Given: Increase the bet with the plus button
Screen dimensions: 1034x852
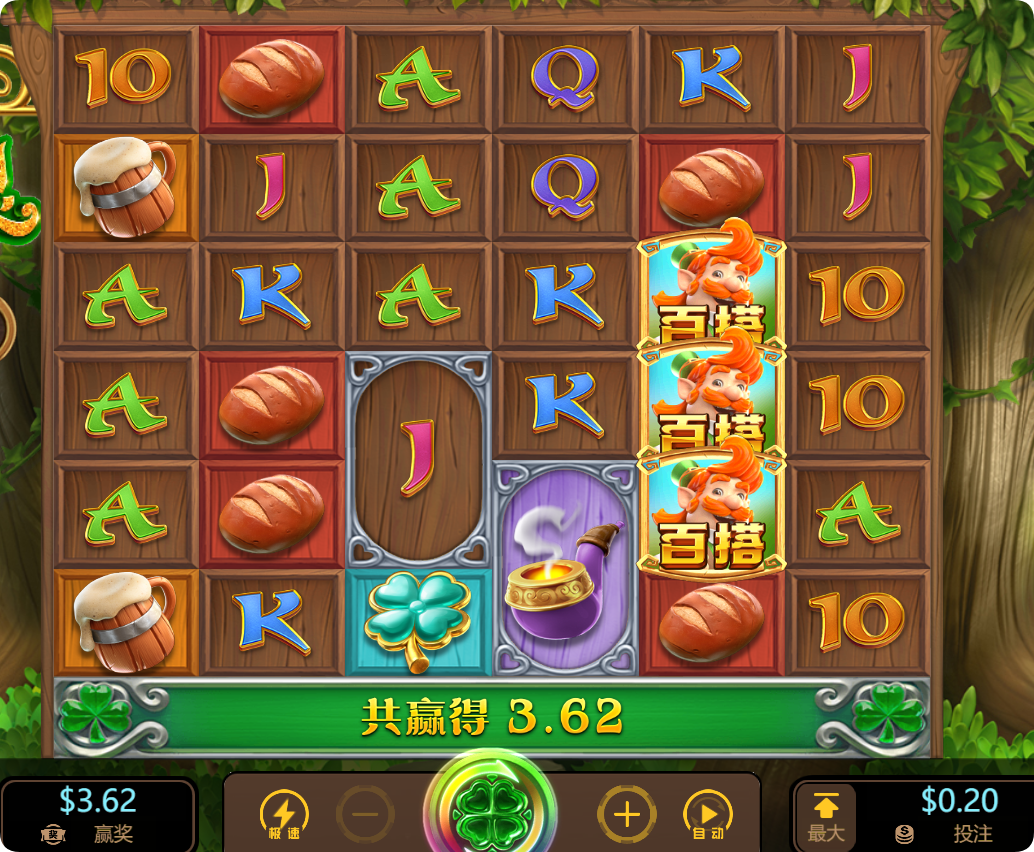Looking at the screenshot, I should 627,814.
